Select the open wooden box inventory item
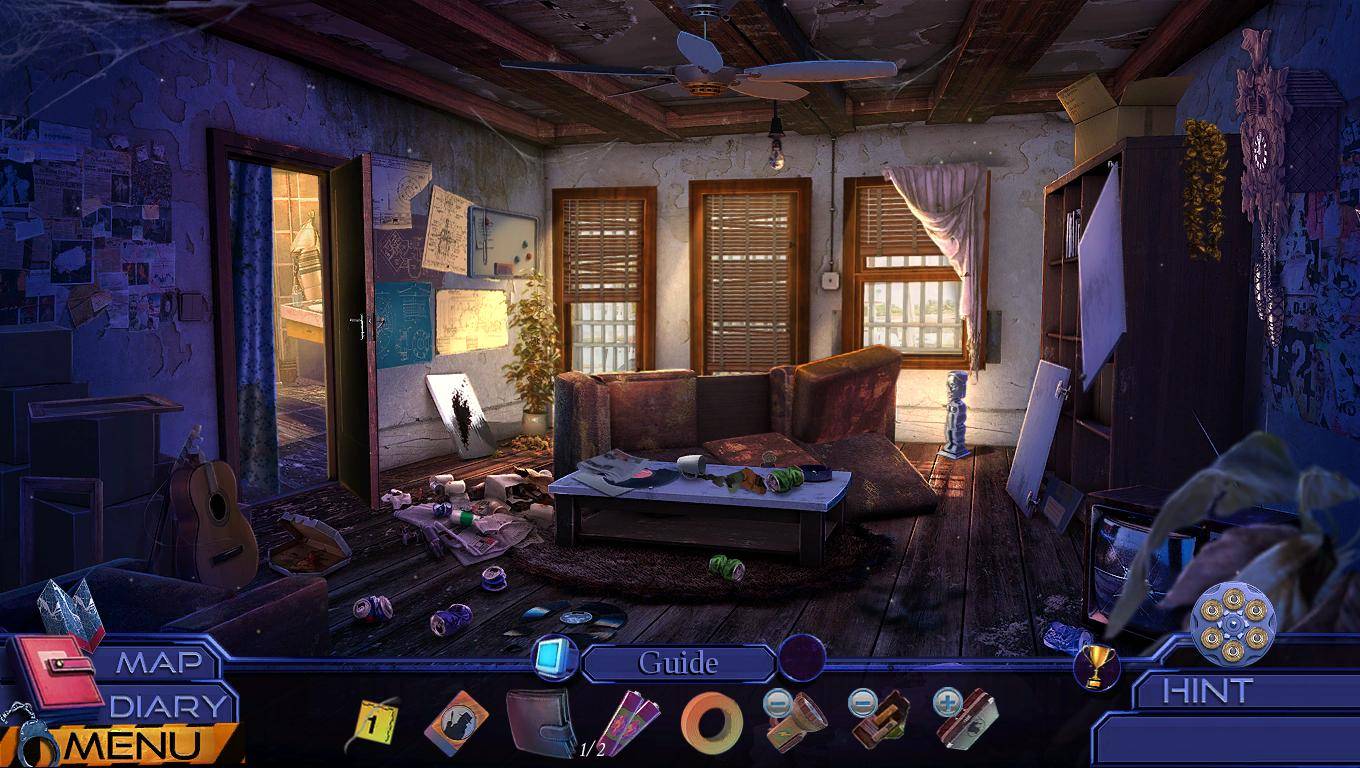1360x768 pixels. [882, 720]
